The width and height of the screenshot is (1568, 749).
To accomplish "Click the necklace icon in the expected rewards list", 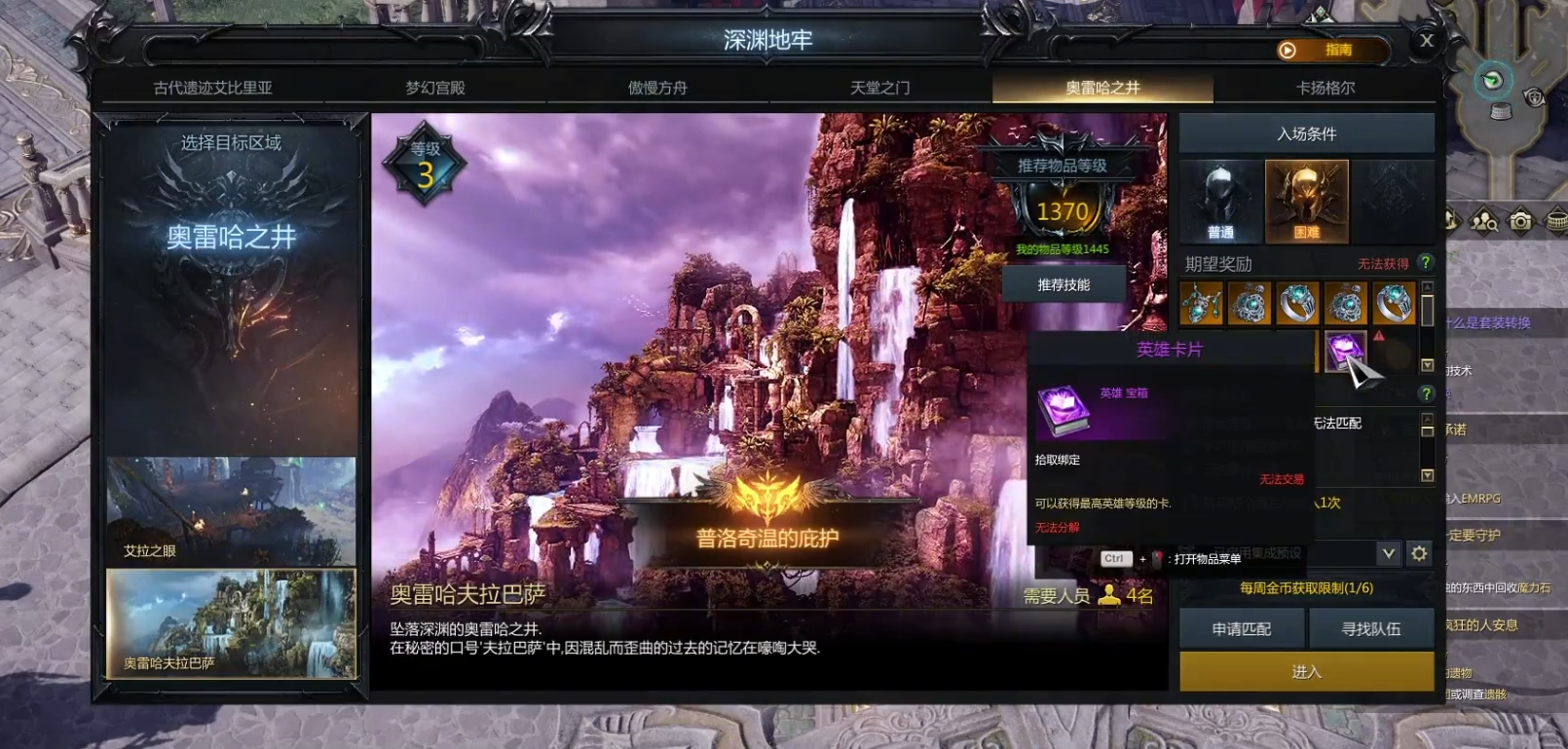I will coord(1201,302).
